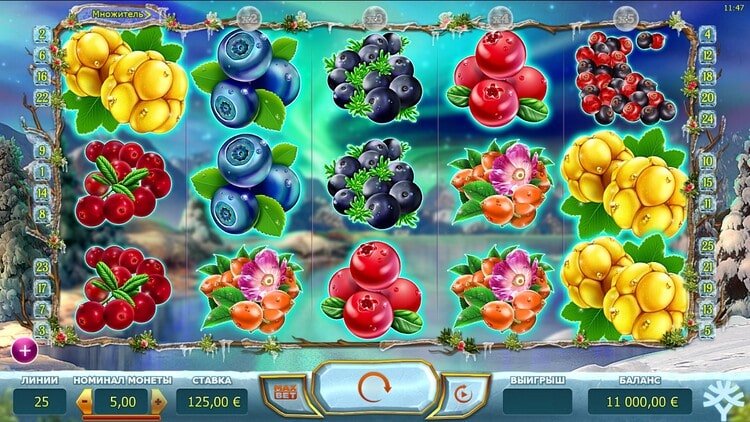750x422 pixels.
Task: Highlight payline number 22 marker
Action: point(42,97)
